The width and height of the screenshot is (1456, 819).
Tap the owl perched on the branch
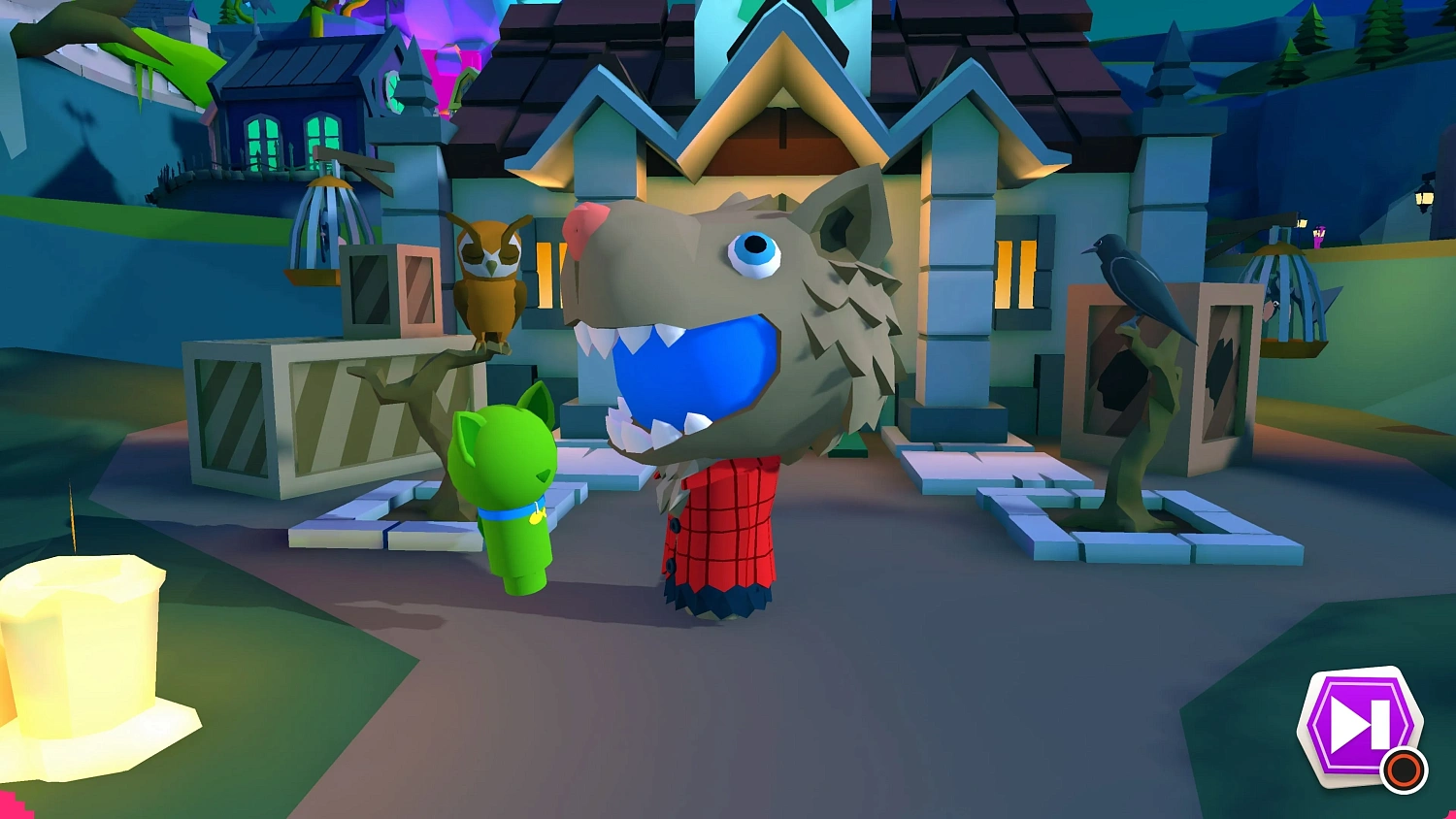tap(490, 281)
